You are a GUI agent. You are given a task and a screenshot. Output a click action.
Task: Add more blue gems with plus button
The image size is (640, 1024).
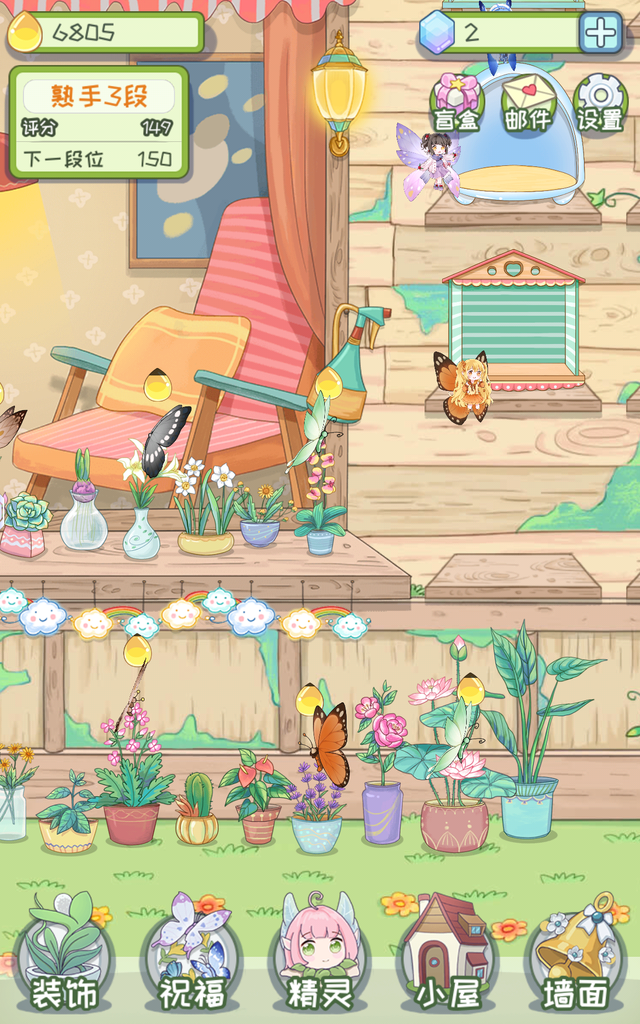click(601, 33)
